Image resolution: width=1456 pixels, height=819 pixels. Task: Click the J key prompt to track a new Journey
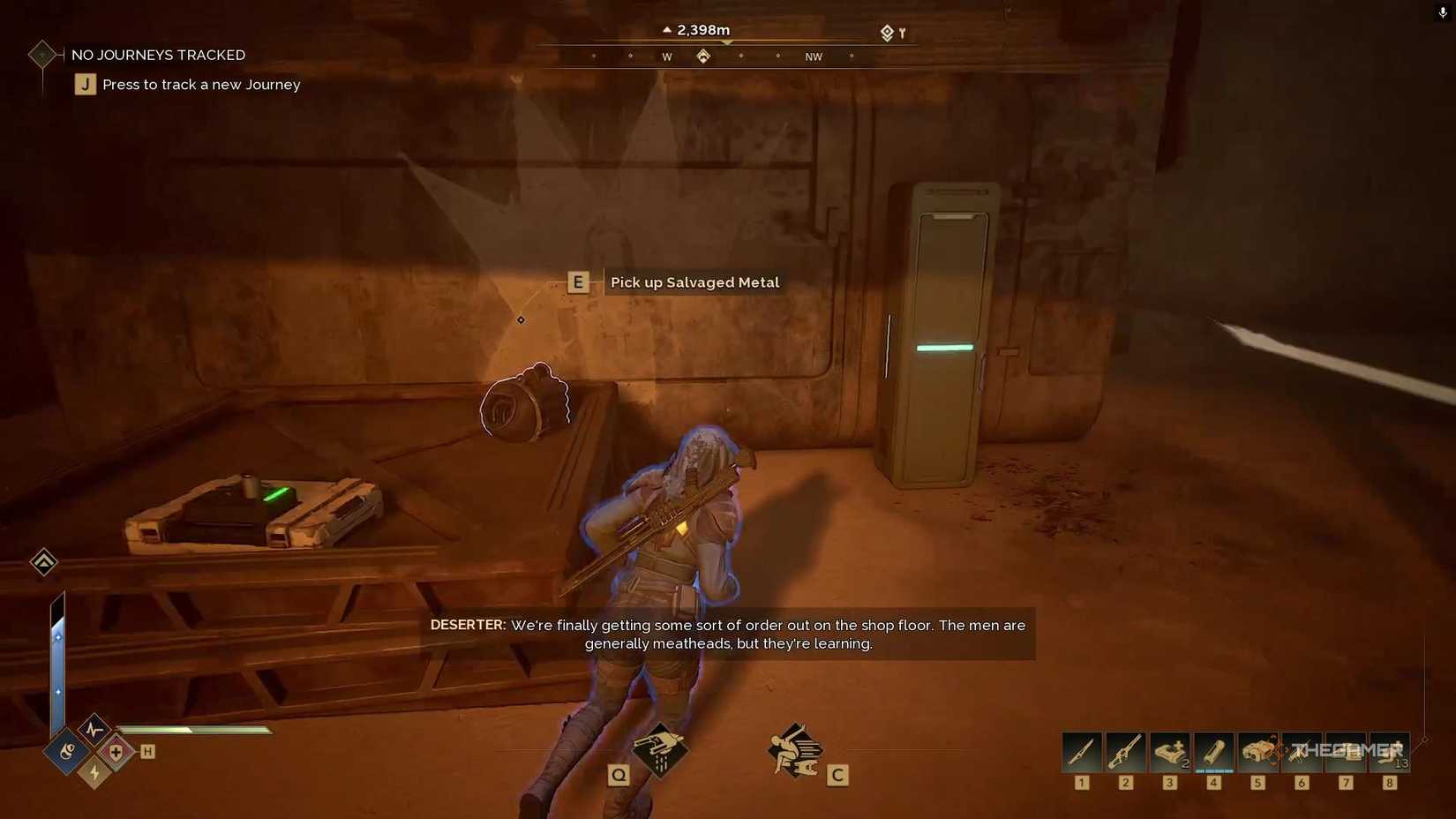tap(85, 84)
